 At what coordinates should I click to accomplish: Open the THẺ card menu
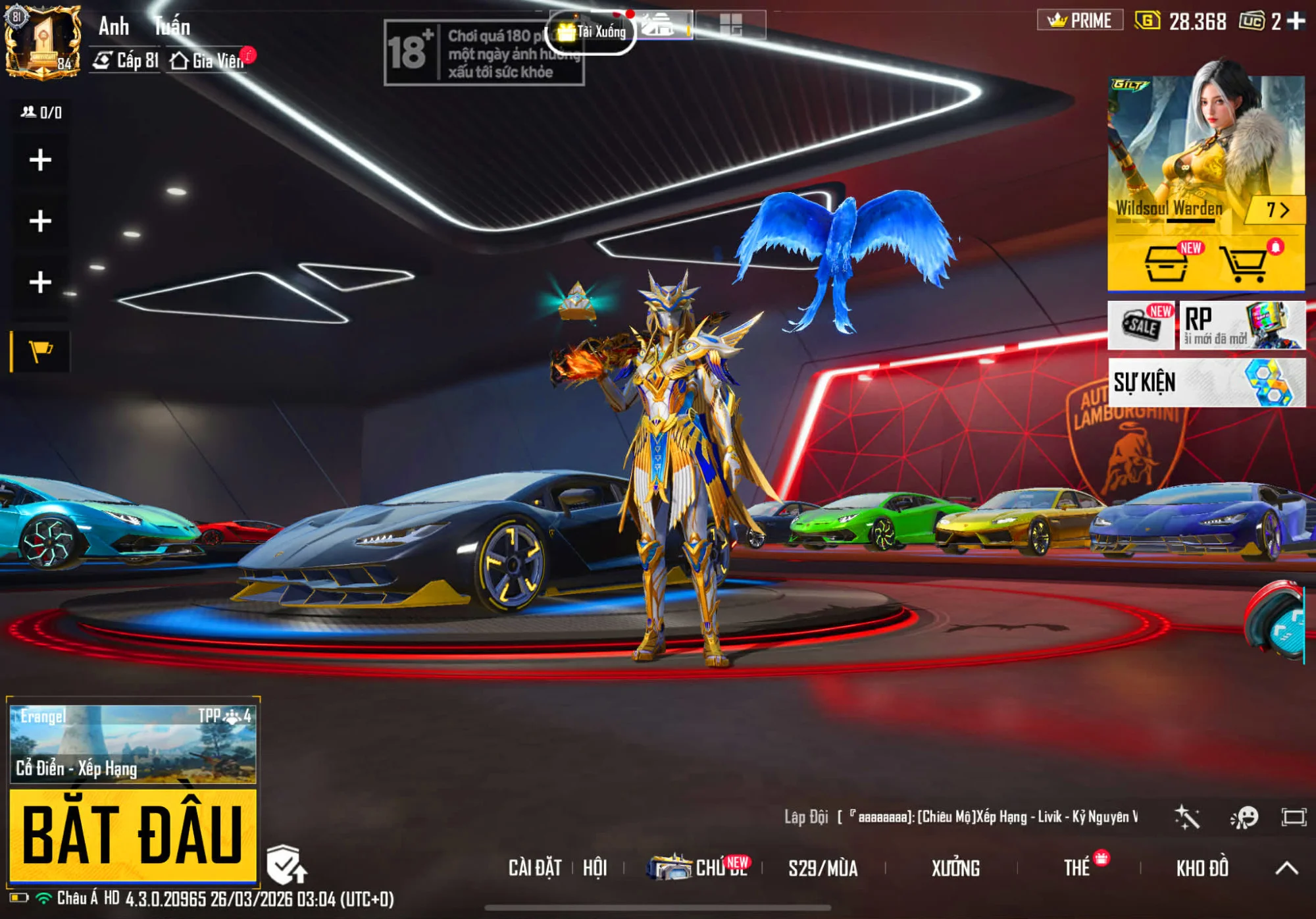pos(1078,868)
